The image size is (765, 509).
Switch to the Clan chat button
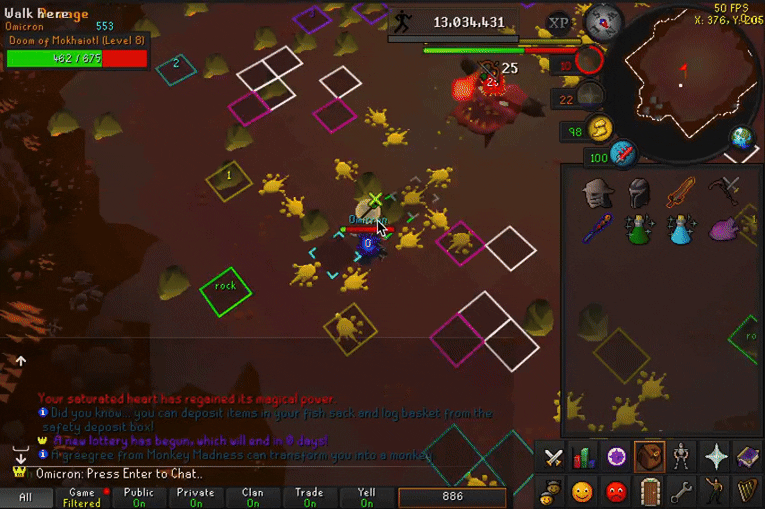(253, 497)
